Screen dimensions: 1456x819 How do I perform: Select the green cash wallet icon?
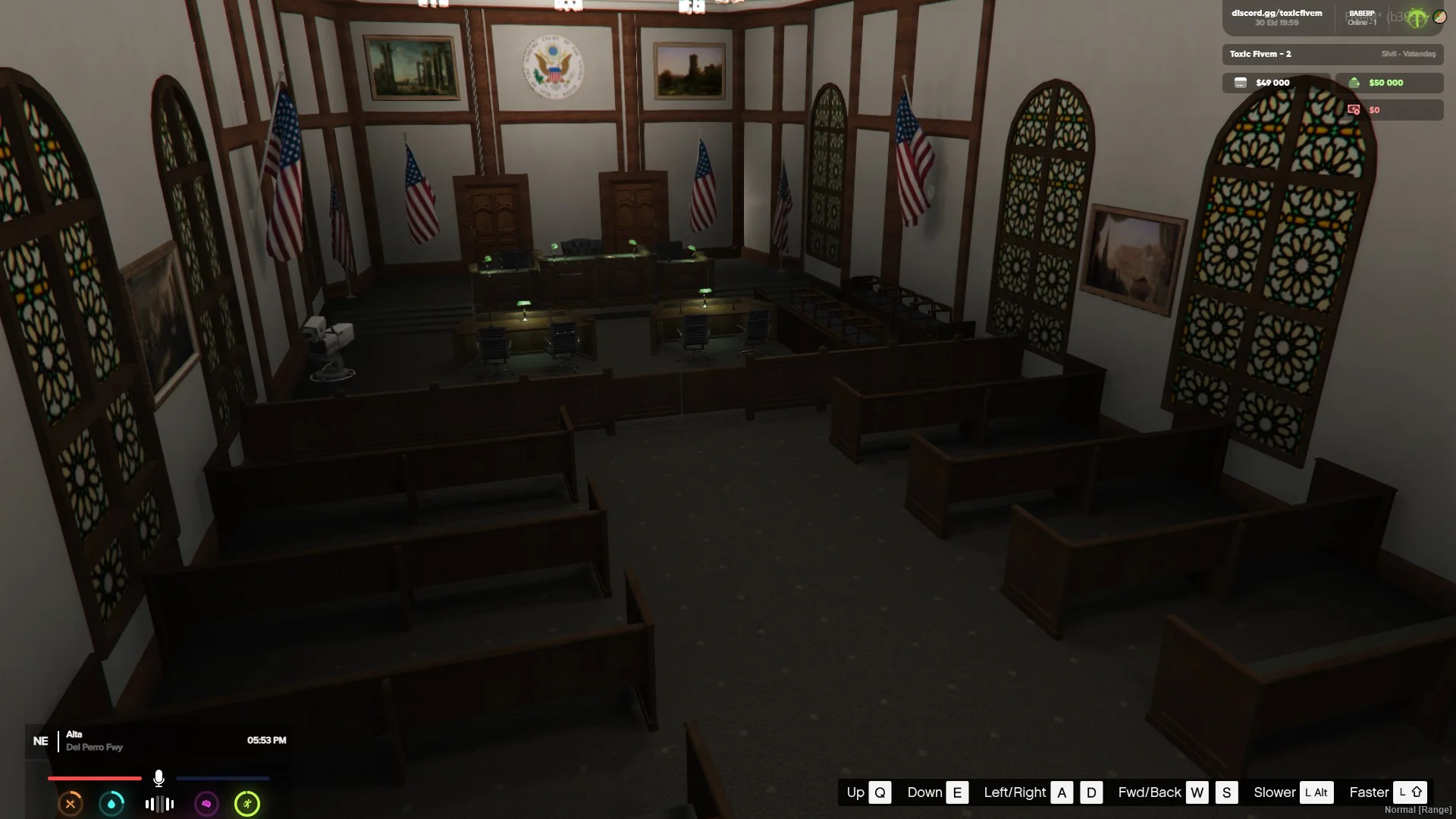pos(1354,83)
